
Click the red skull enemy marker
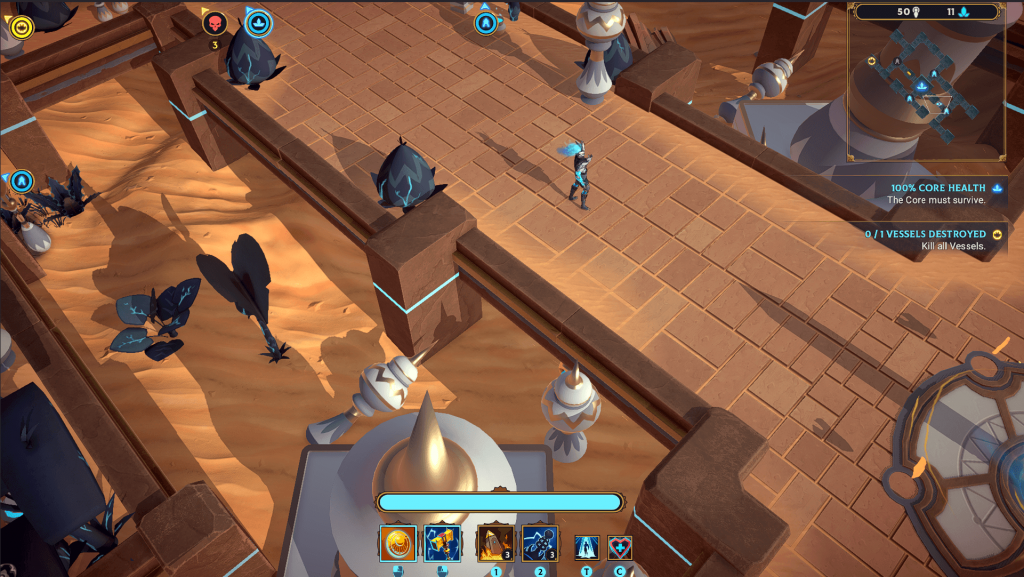pyautogui.click(x=215, y=23)
